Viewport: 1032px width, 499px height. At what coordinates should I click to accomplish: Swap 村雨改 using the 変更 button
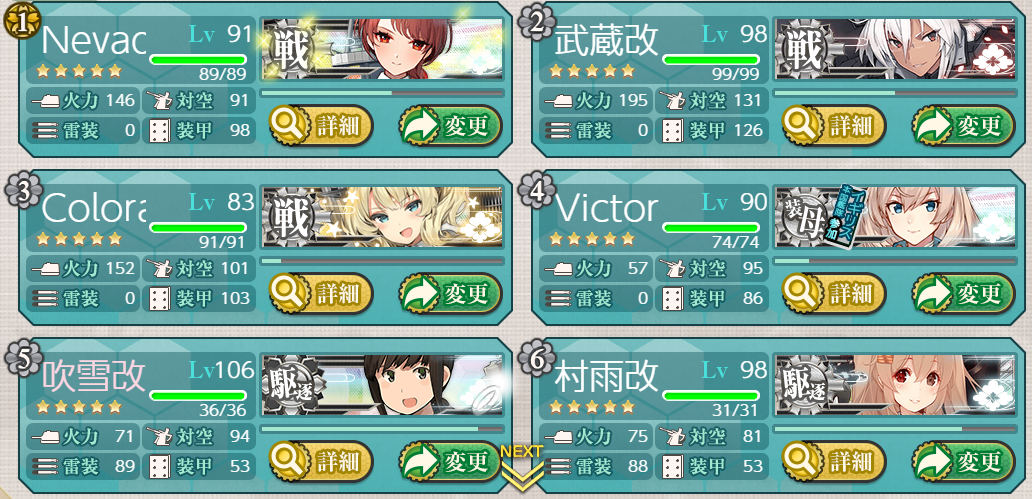pos(962,461)
